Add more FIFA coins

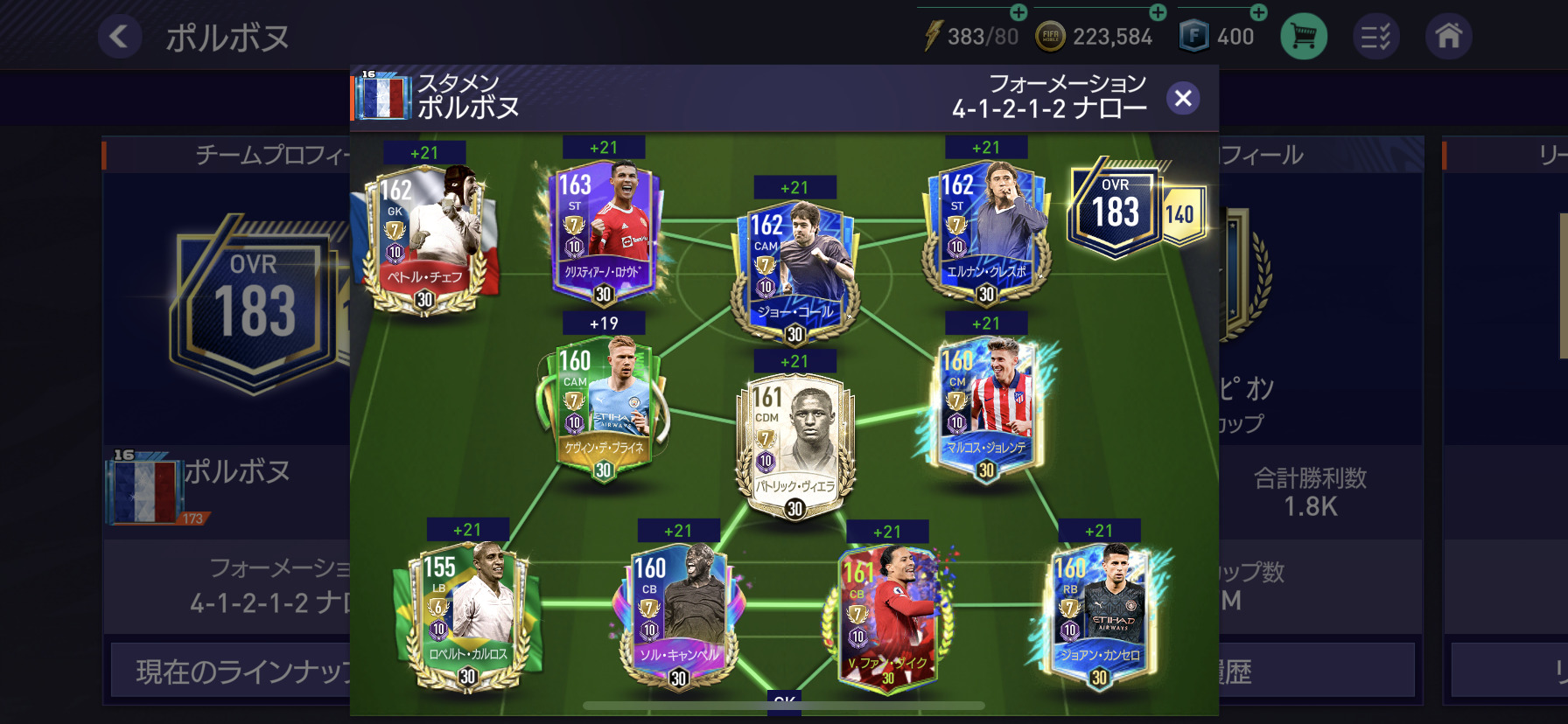point(1158,12)
